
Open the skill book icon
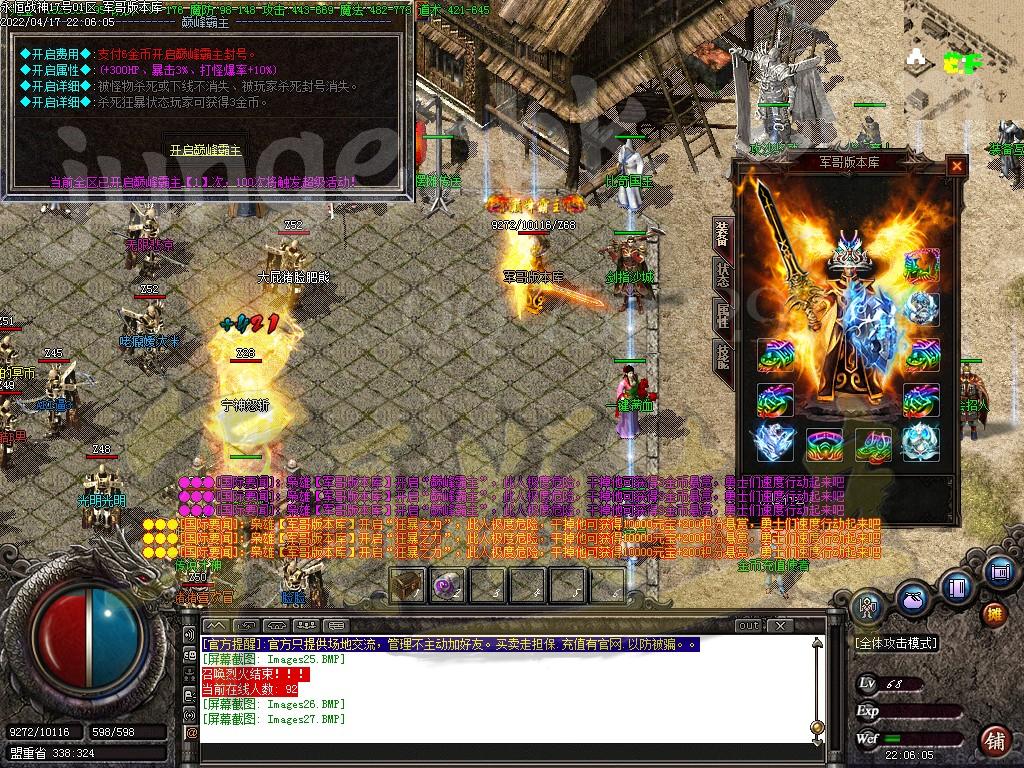coord(957,587)
